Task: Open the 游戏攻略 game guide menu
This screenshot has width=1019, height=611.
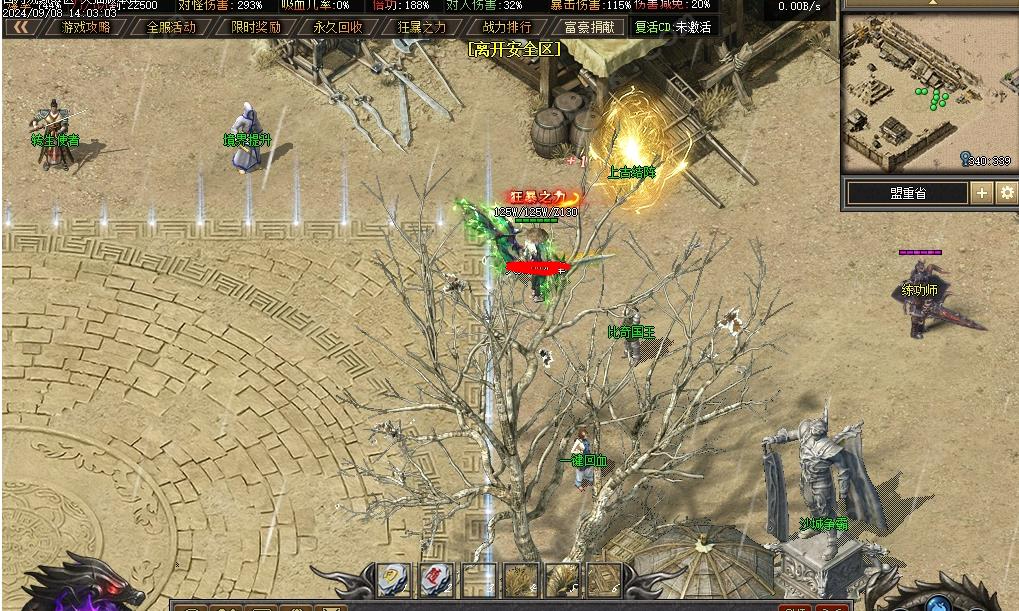Action: 87,27
